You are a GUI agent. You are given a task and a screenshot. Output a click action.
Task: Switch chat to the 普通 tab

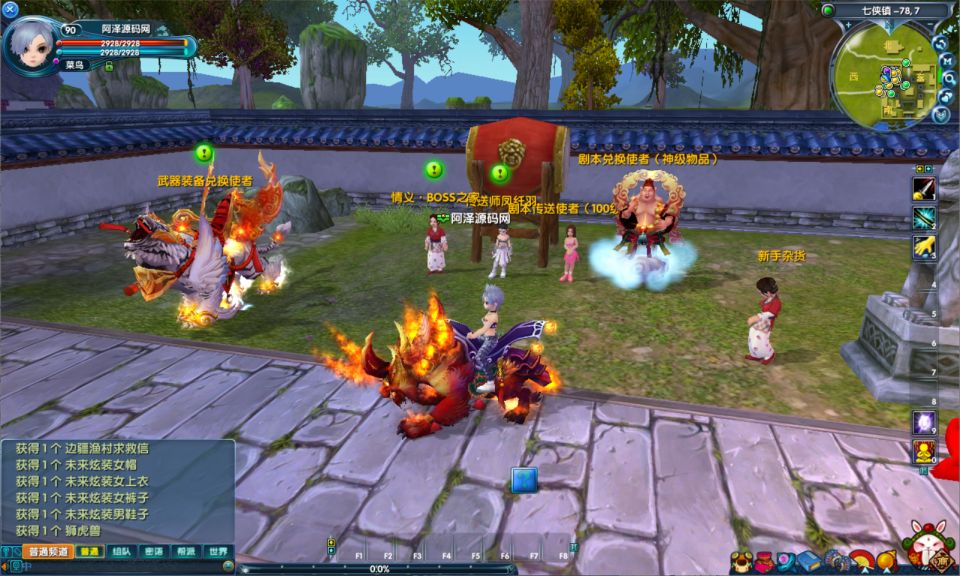(x=90, y=551)
